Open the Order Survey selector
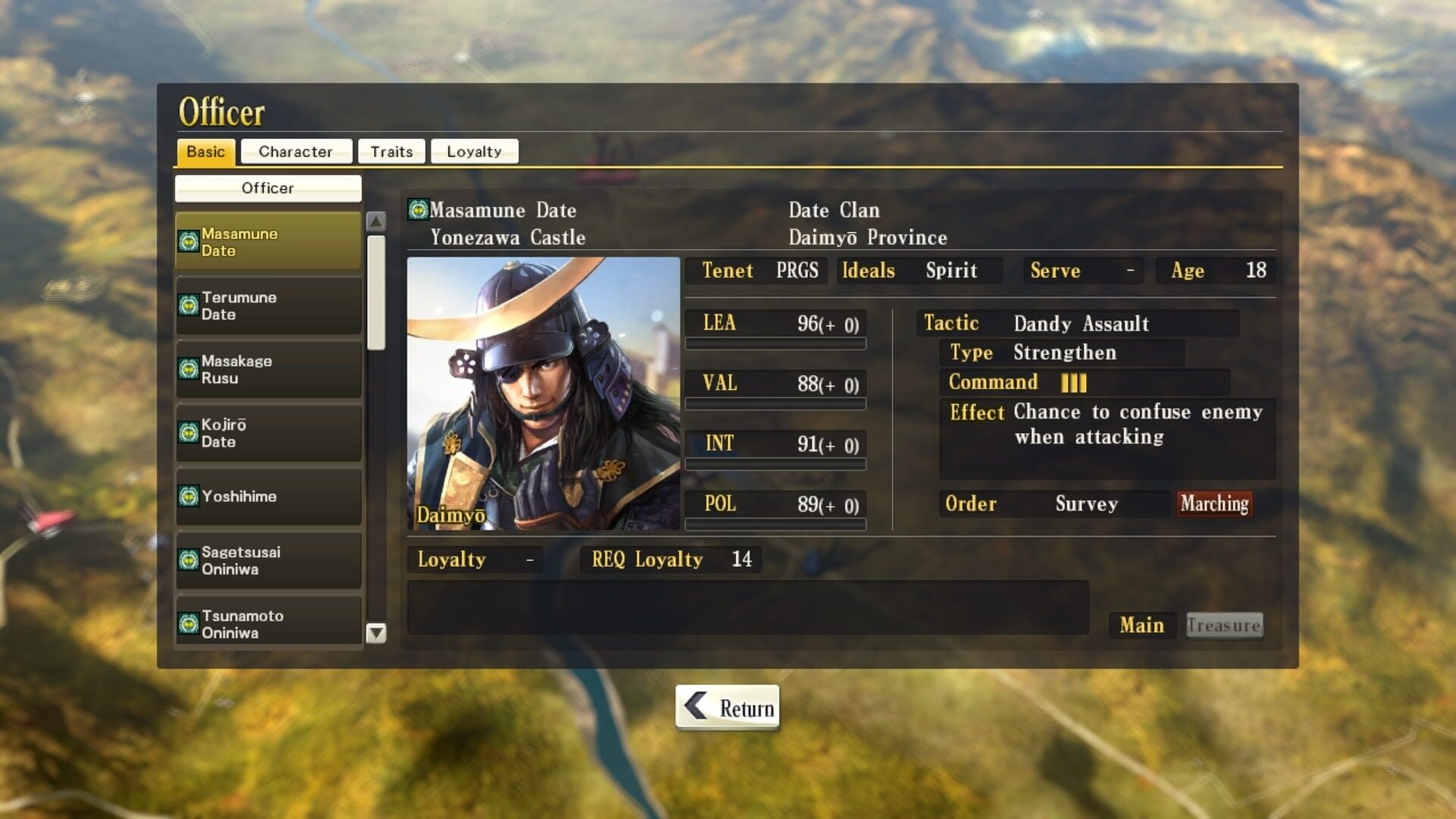This screenshot has height=819, width=1456. pyautogui.click(x=1086, y=504)
